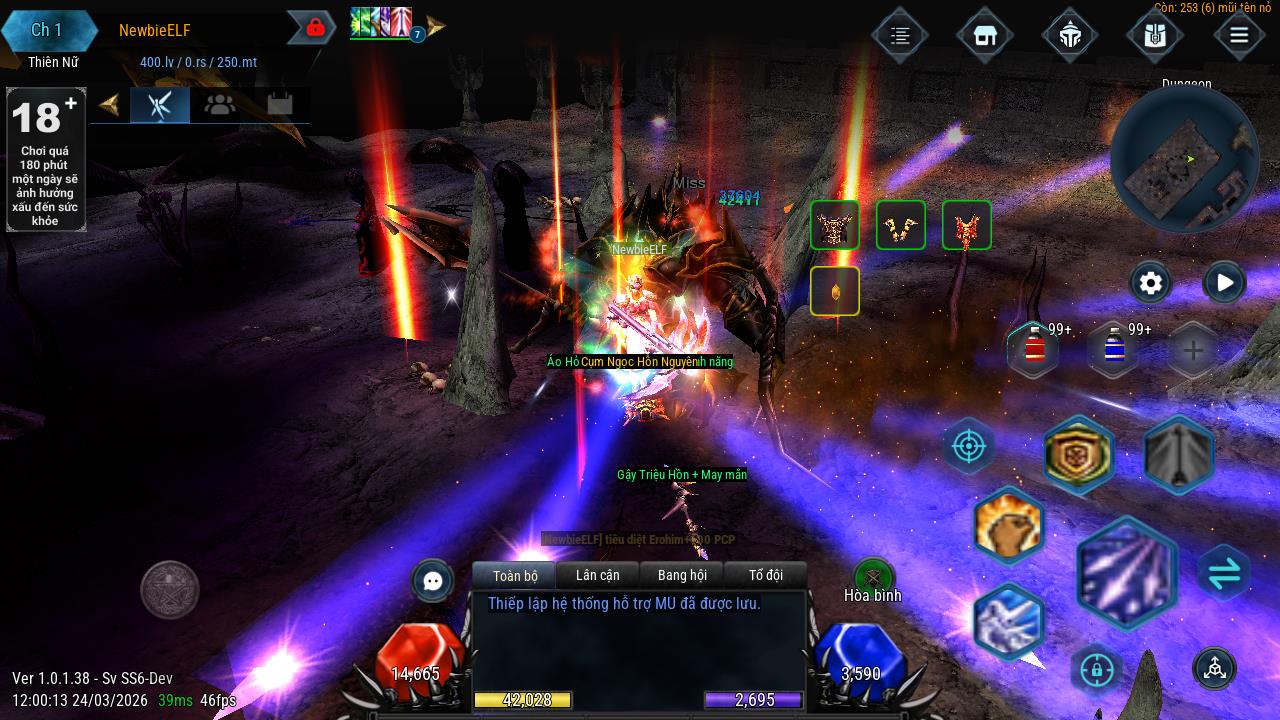Open the inventory bag icon
This screenshot has width=1280, height=720.
tap(1154, 34)
